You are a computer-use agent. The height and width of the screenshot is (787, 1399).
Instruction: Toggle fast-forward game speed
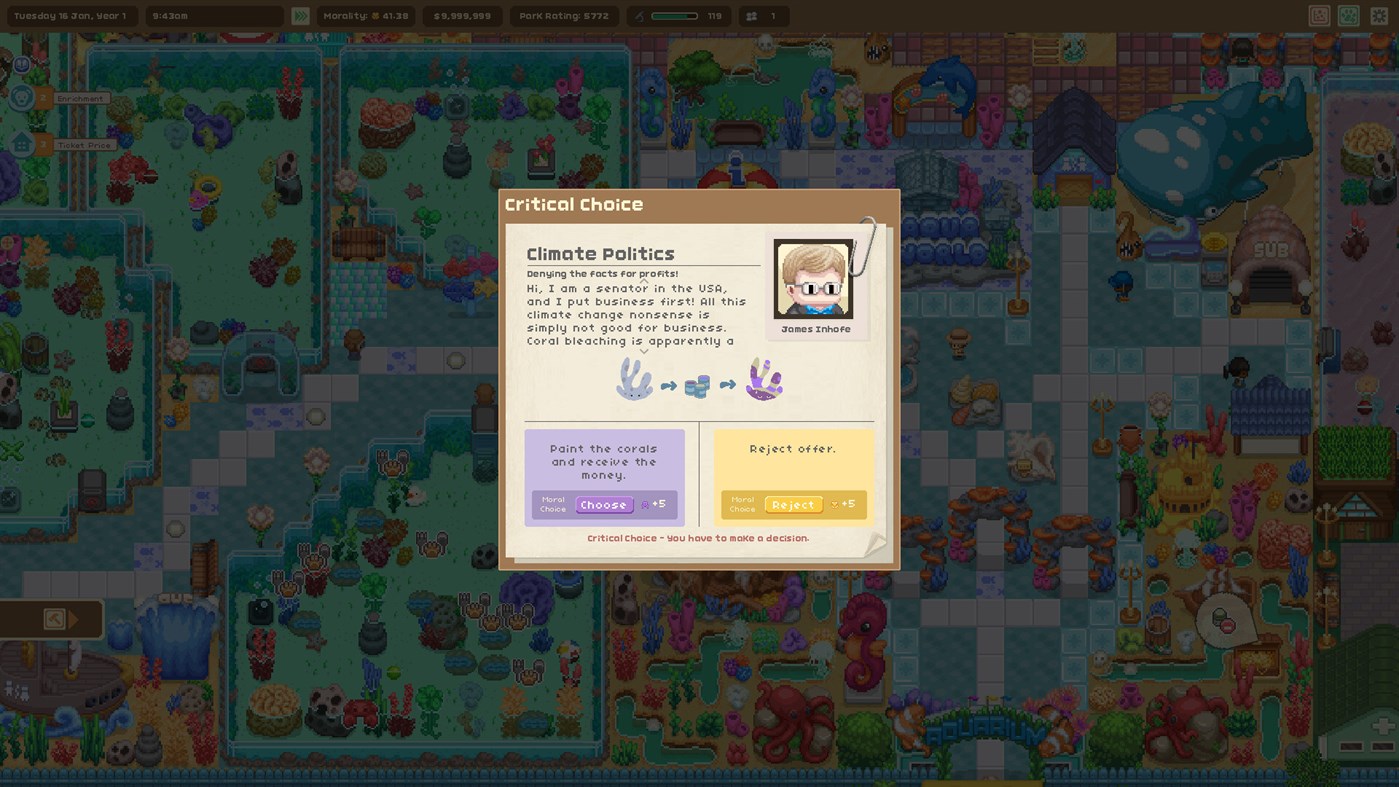[x=299, y=15]
